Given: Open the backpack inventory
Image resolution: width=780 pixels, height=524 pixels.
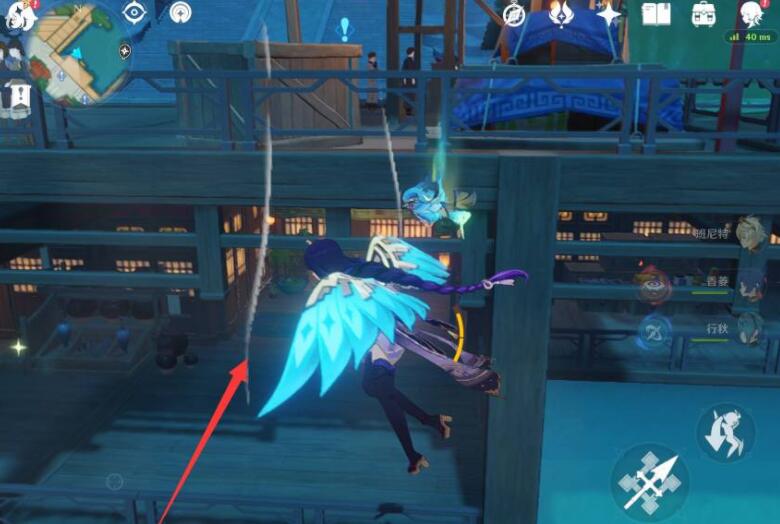Looking at the screenshot, I should [704, 13].
